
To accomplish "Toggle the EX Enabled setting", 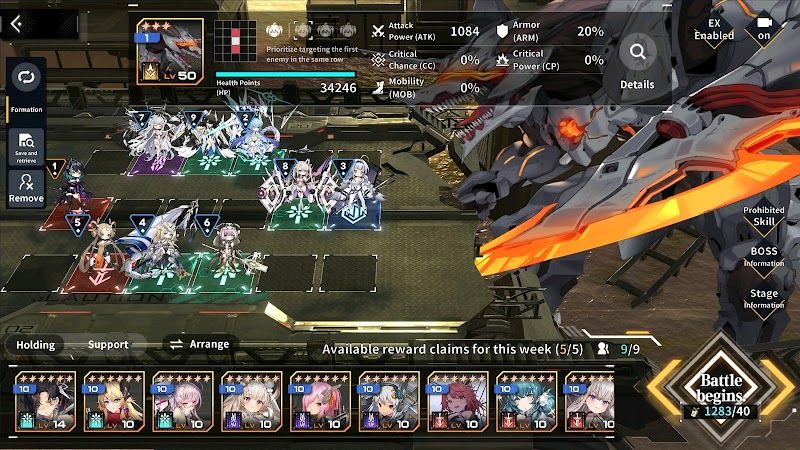I will click(x=714, y=29).
